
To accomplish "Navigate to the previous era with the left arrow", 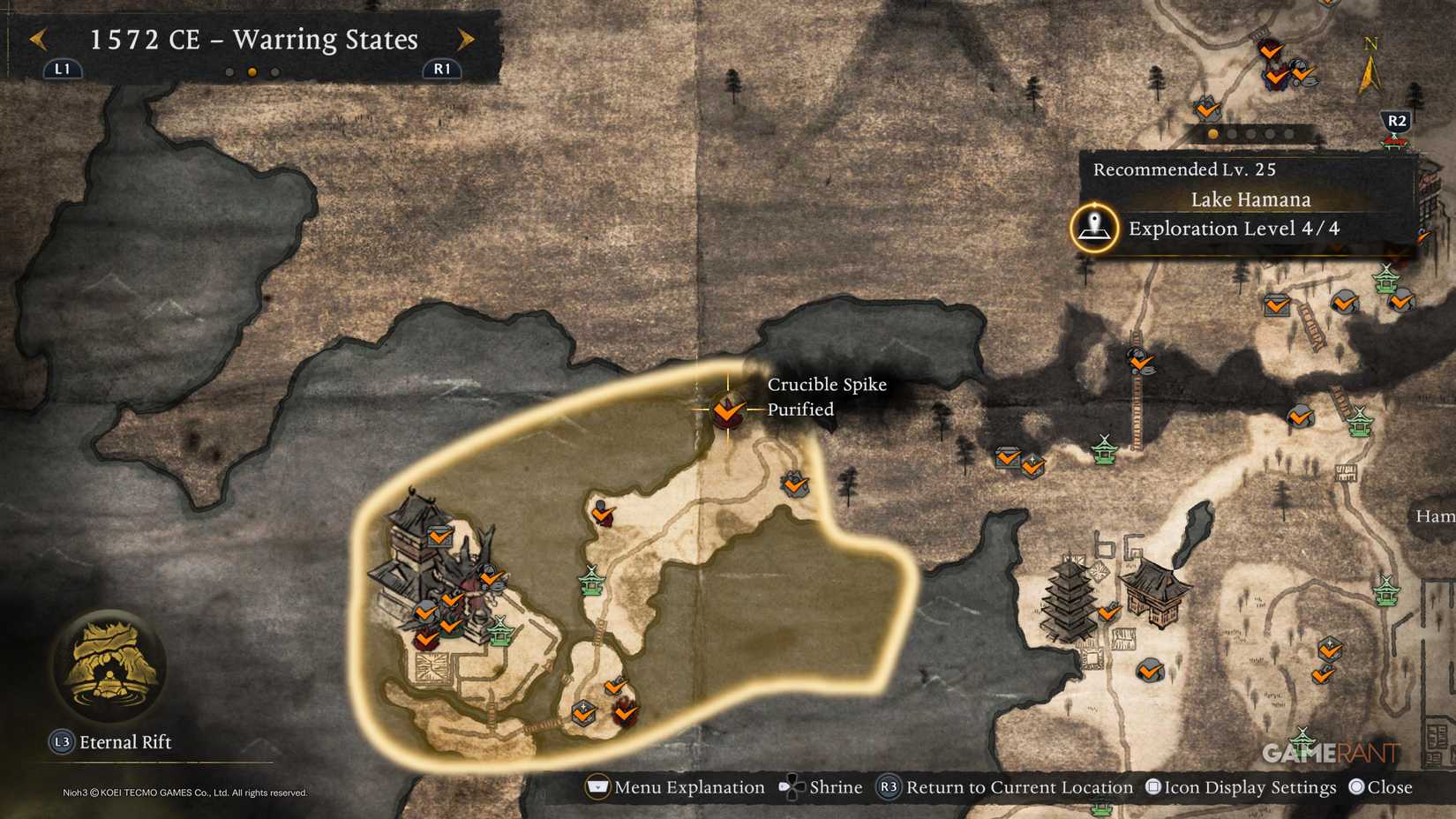I will coord(37,40).
